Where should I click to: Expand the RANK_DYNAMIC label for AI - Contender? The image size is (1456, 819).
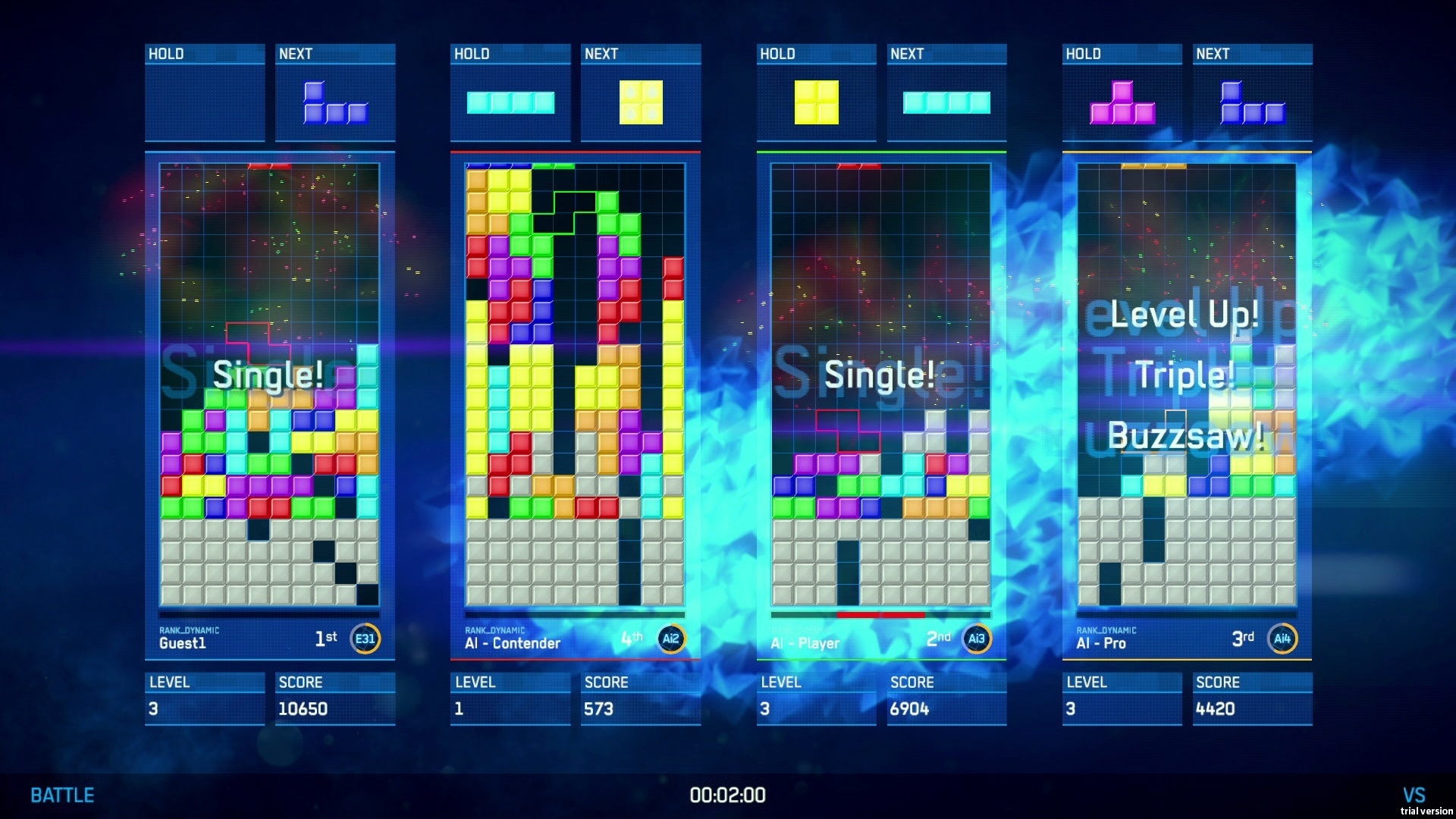495,629
